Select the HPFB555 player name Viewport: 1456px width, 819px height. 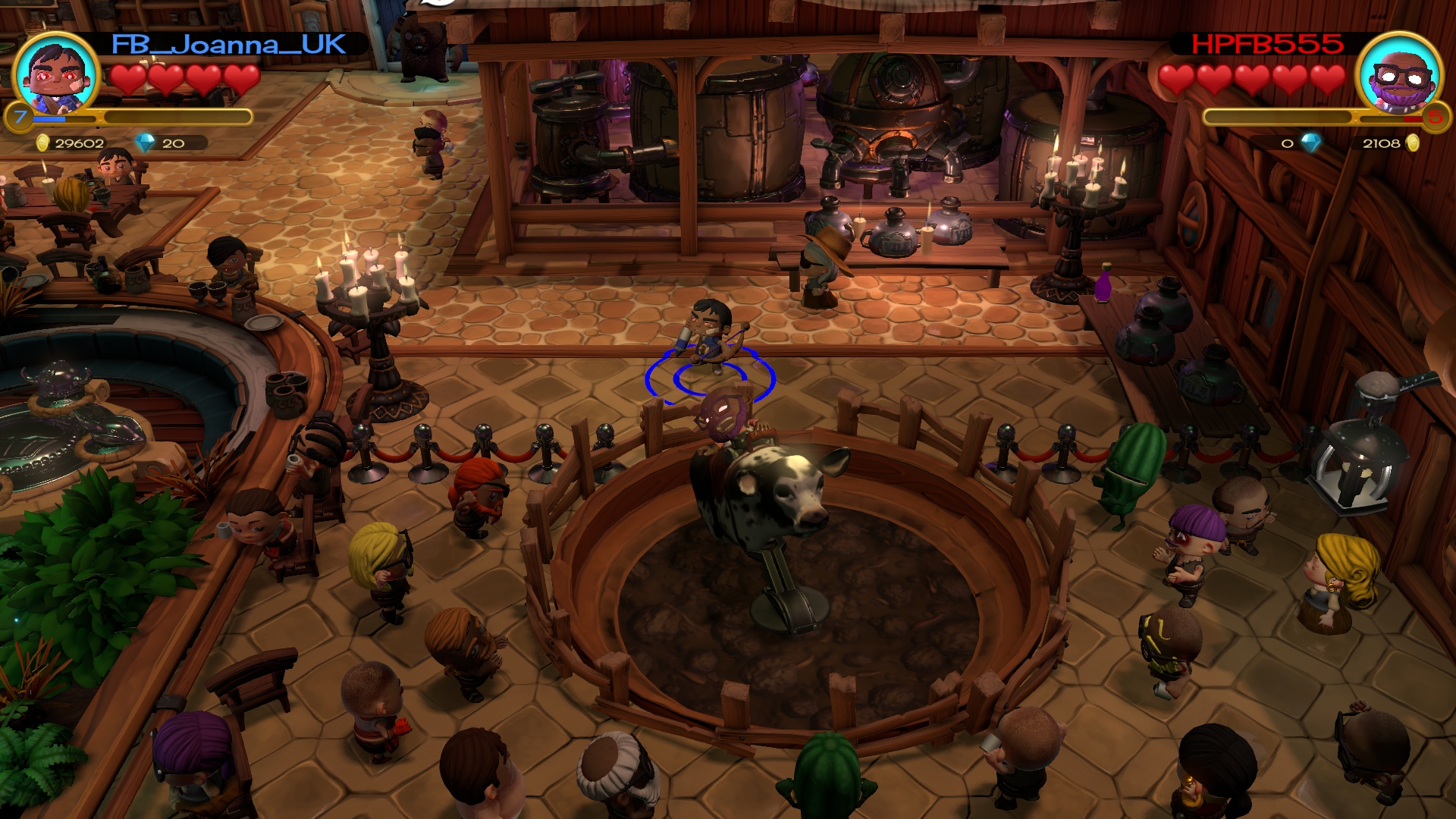[x=1267, y=45]
